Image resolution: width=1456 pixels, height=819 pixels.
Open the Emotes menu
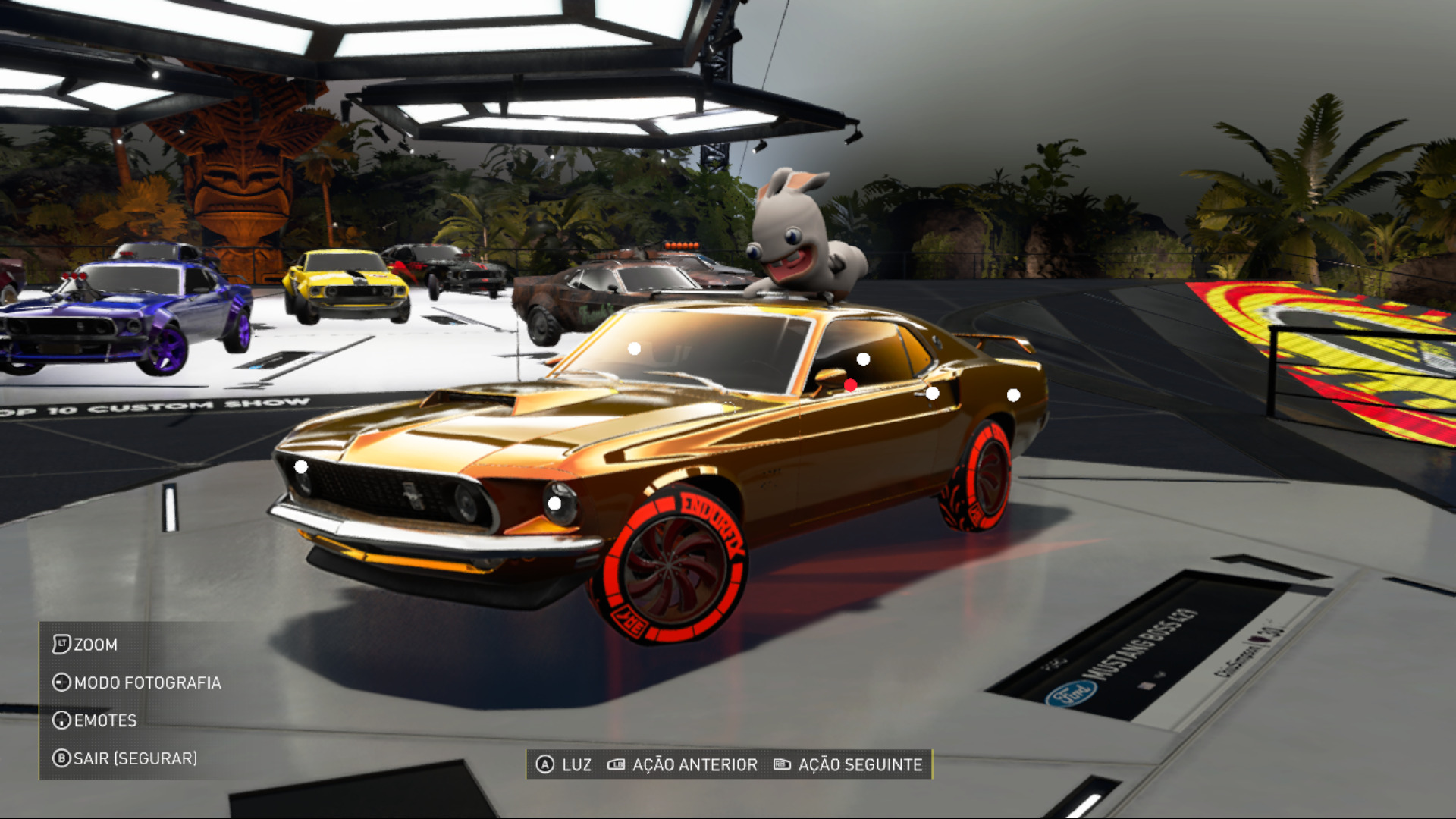pos(96,720)
